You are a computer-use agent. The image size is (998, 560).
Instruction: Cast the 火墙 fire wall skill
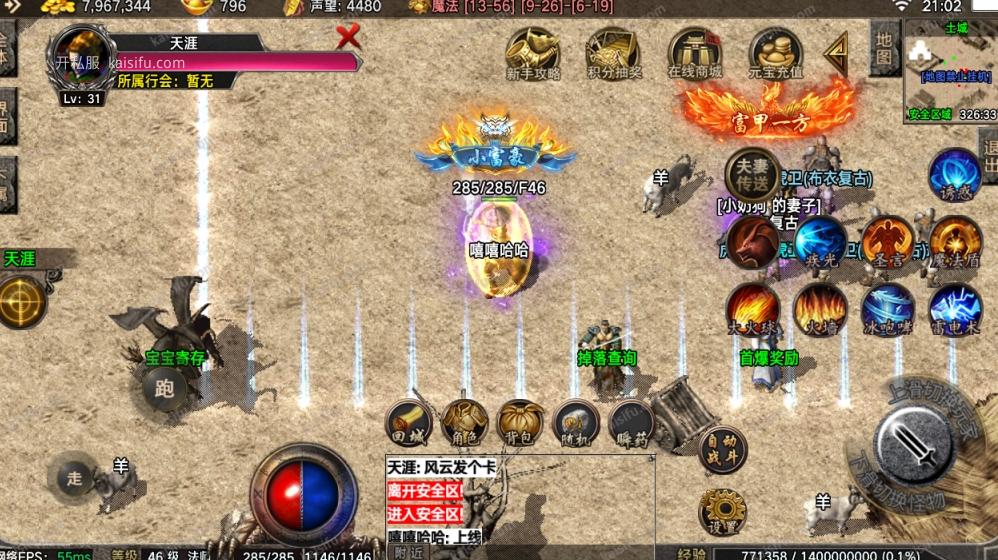[x=820, y=309]
